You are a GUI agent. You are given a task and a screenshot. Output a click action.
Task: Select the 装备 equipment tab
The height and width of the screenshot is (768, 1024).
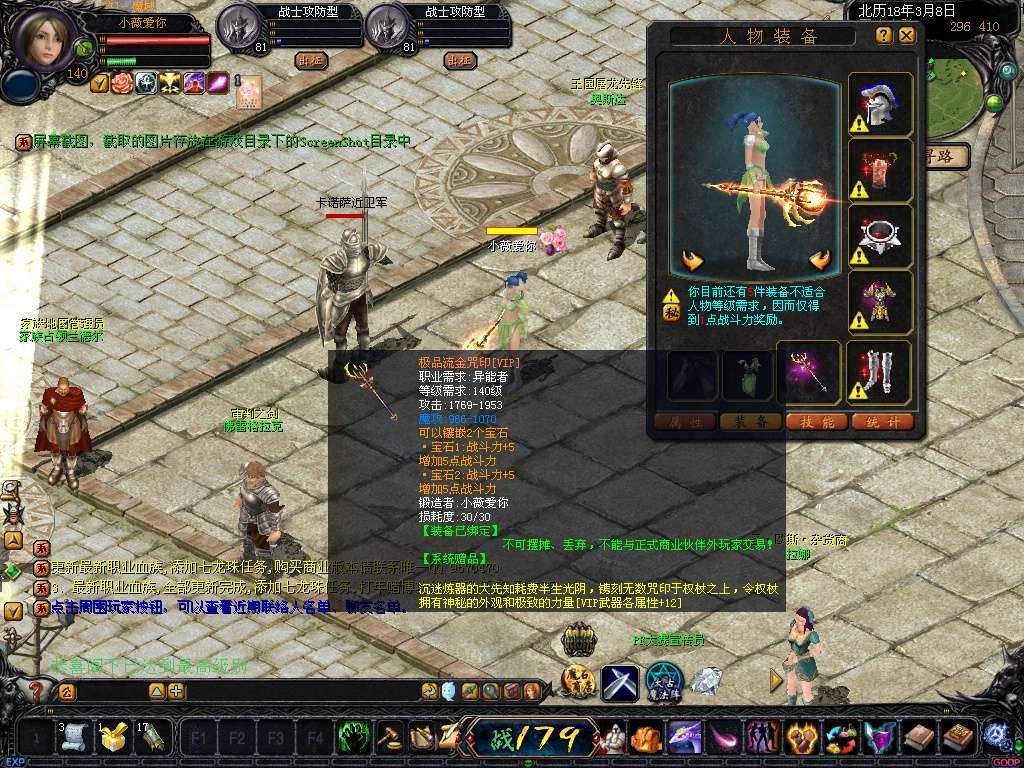click(749, 422)
